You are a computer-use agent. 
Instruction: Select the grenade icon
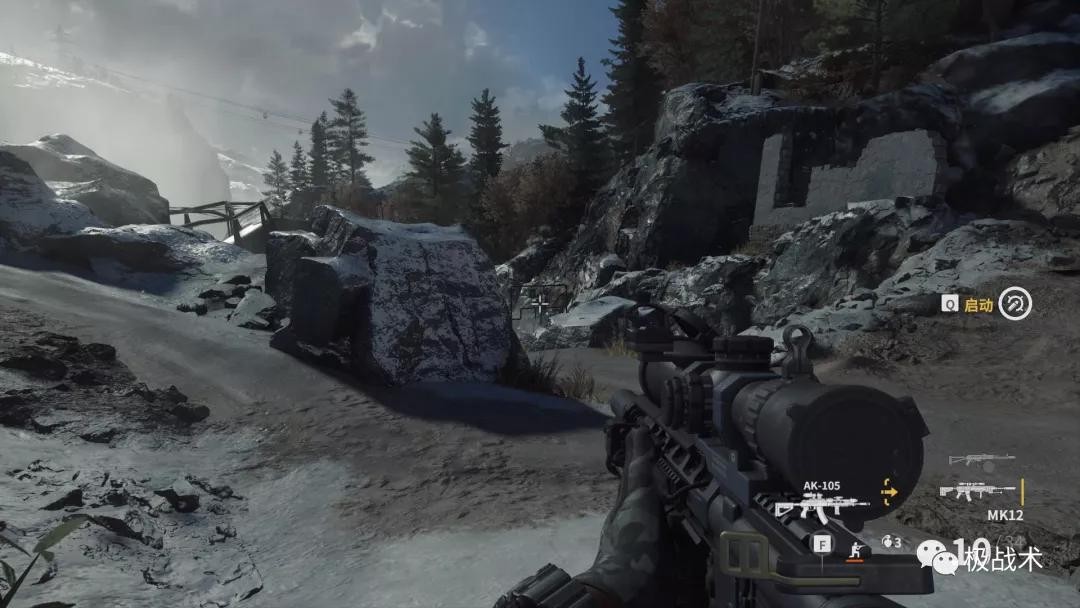tap(887, 543)
